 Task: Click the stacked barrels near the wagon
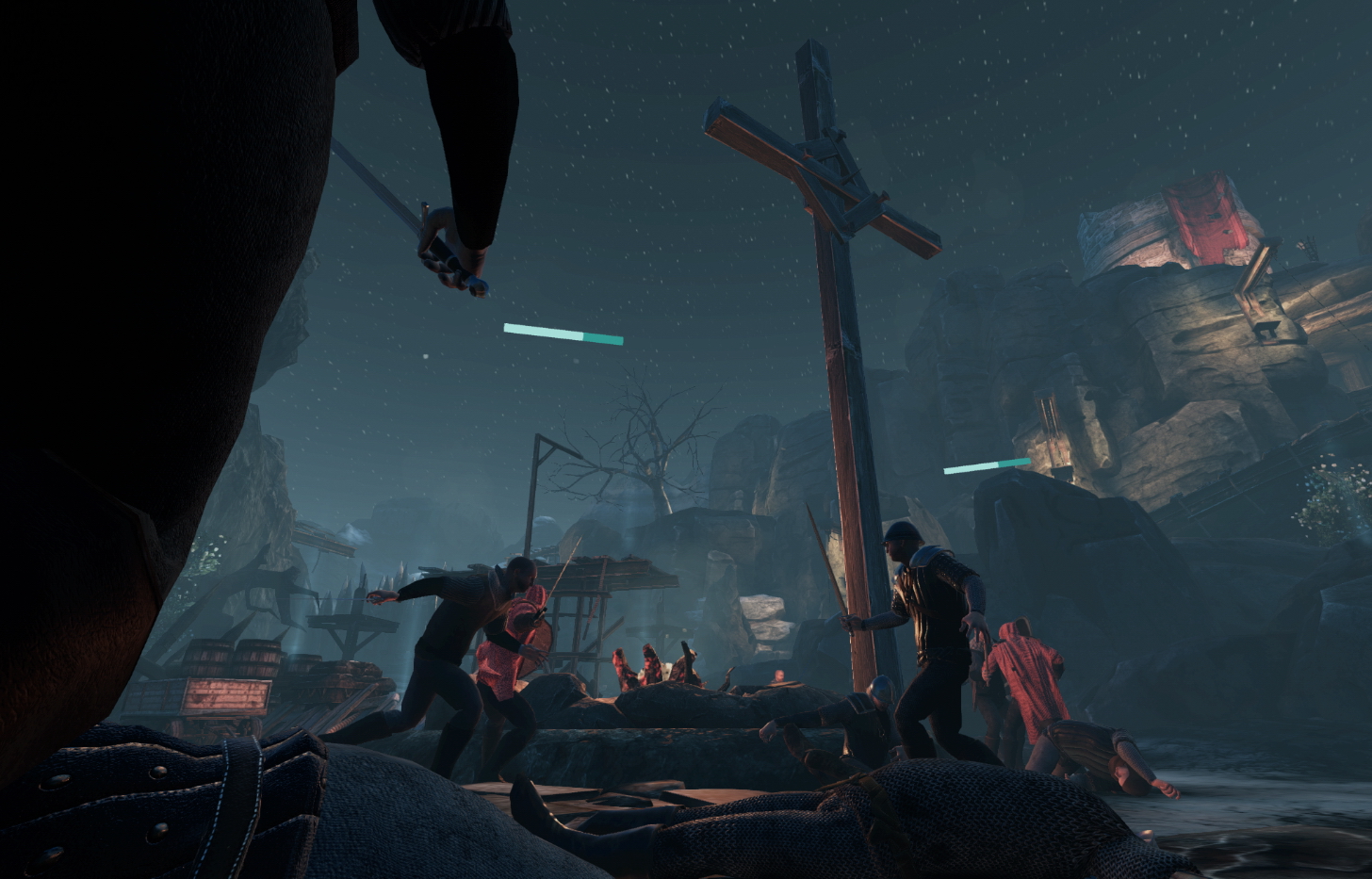236,659
